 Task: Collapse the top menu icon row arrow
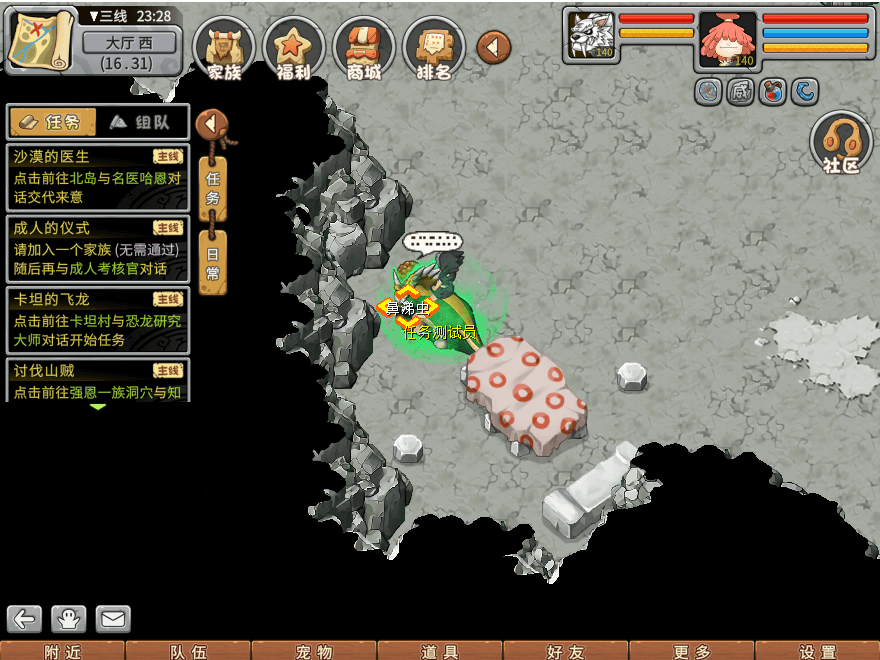point(493,46)
